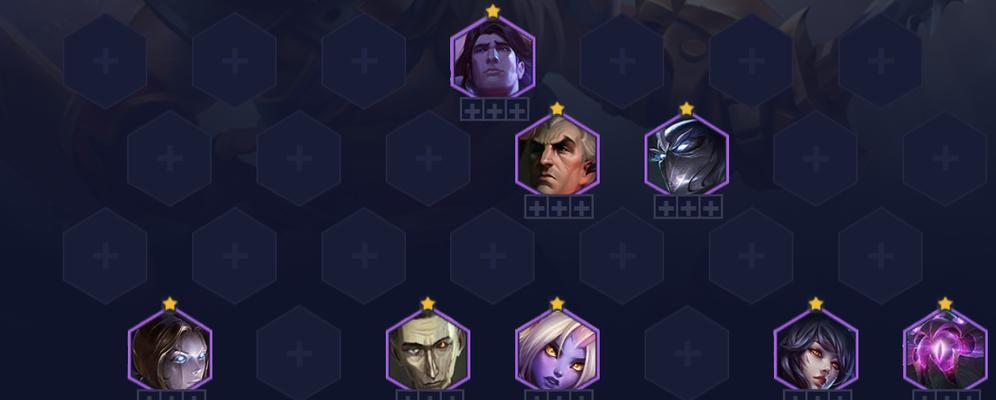Add item in middle slot under silver-helmeted champion
Image resolution: width=996 pixels, height=400 pixels.
pos(687,208)
